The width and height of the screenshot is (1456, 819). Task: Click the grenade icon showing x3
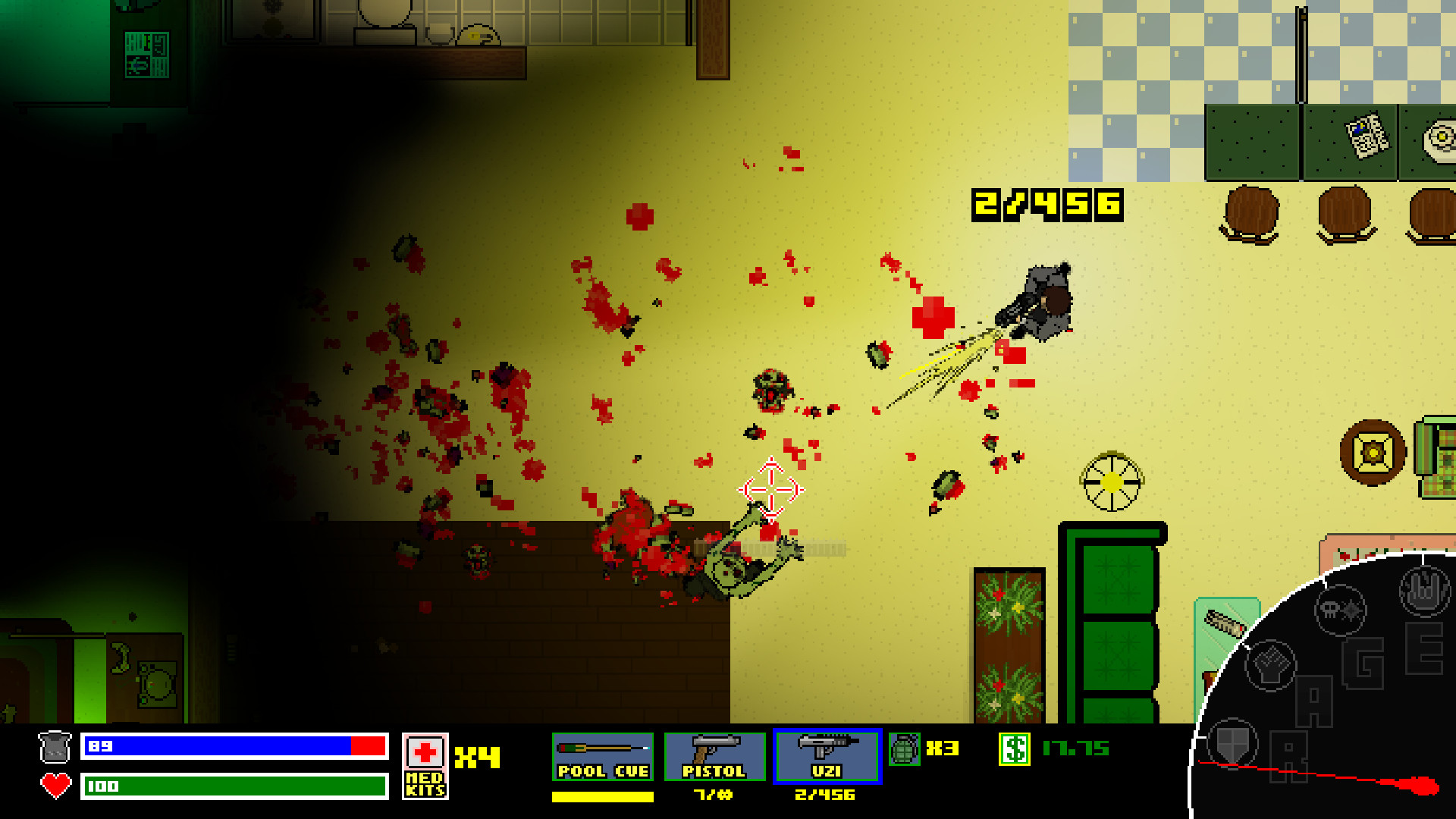(x=904, y=748)
